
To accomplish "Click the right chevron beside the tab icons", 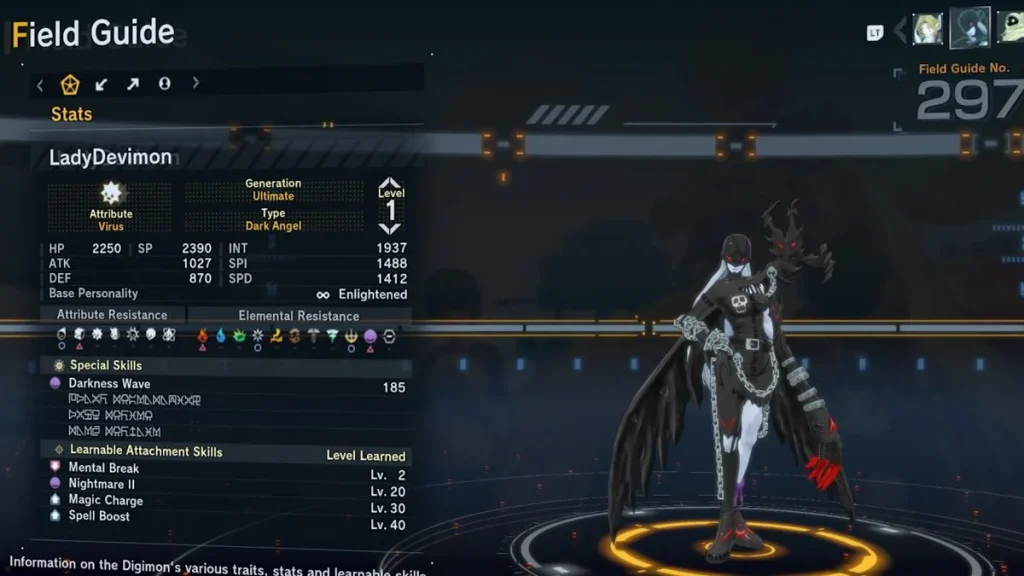I will [196, 83].
